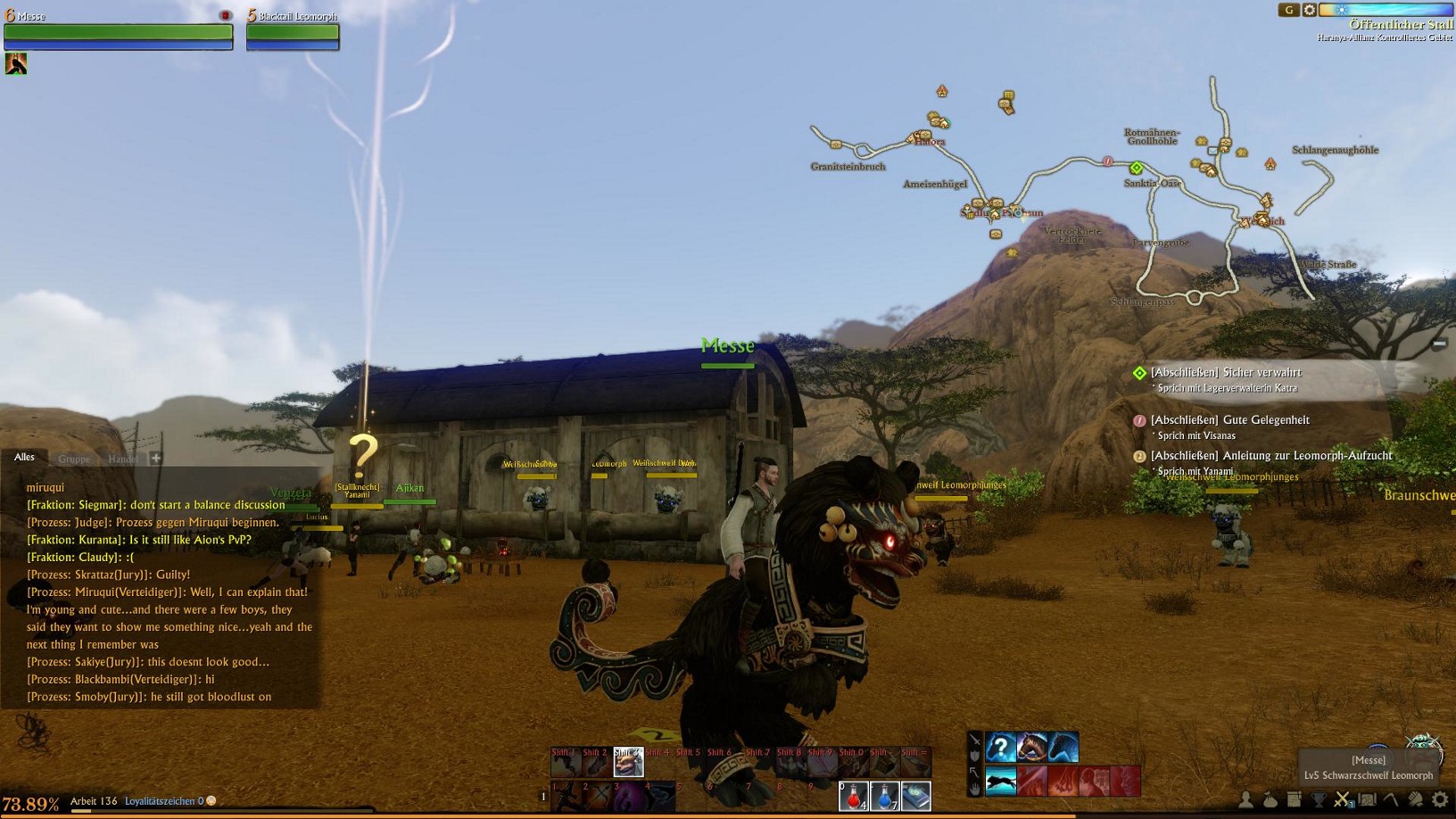Add a new chat tab with plus button

click(x=156, y=458)
